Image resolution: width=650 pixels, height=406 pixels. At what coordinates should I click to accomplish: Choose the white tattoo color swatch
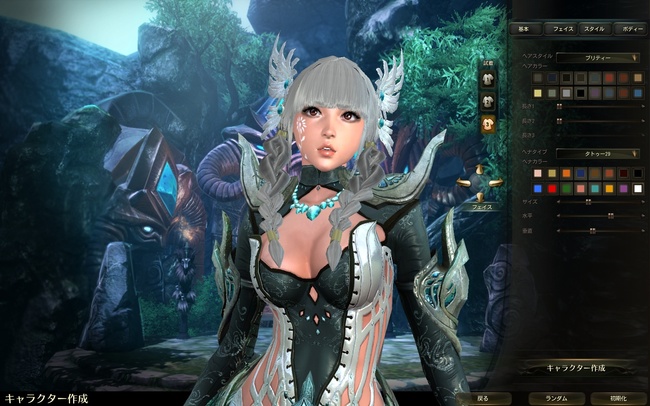click(637, 187)
